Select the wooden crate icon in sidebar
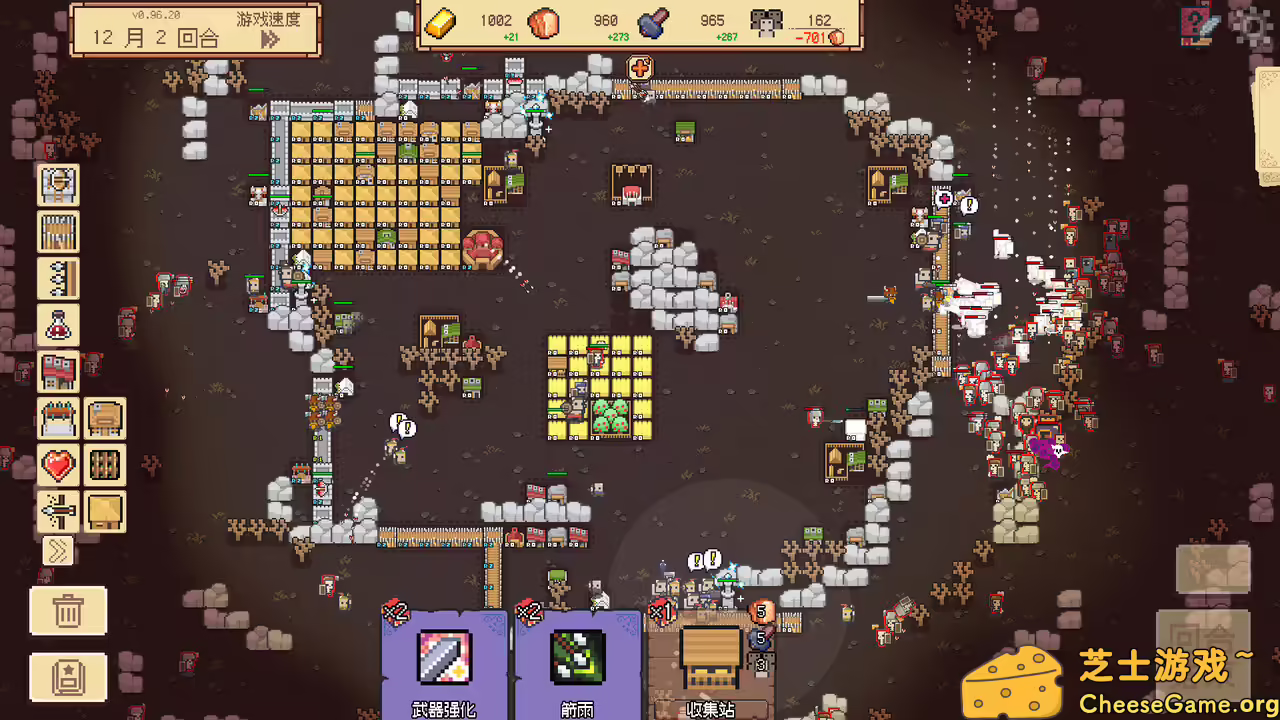This screenshot has width=1280, height=720. 105,511
